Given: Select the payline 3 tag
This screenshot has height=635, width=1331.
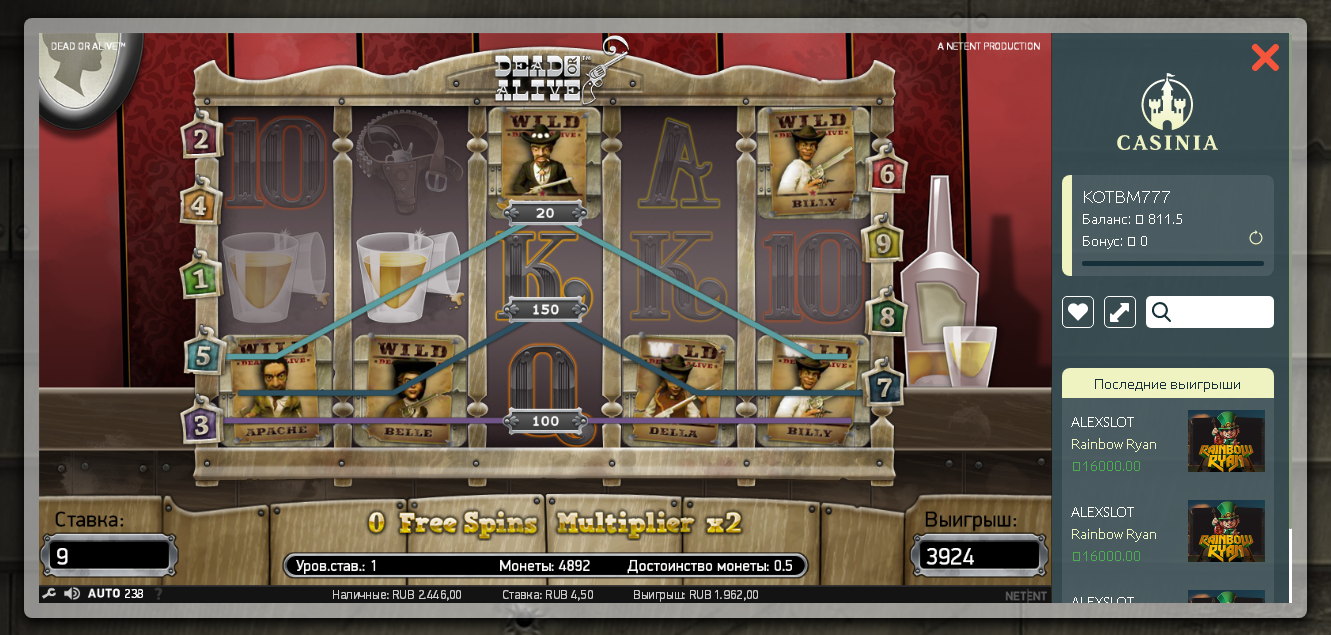Looking at the screenshot, I should [x=202, y=425].
